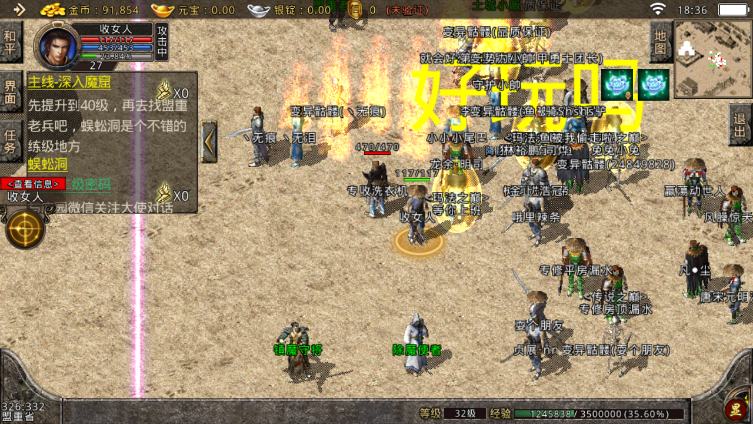Screen dimensions: 753x424
Task: Exit the game with 退出 button
Action: click(741, 126)
